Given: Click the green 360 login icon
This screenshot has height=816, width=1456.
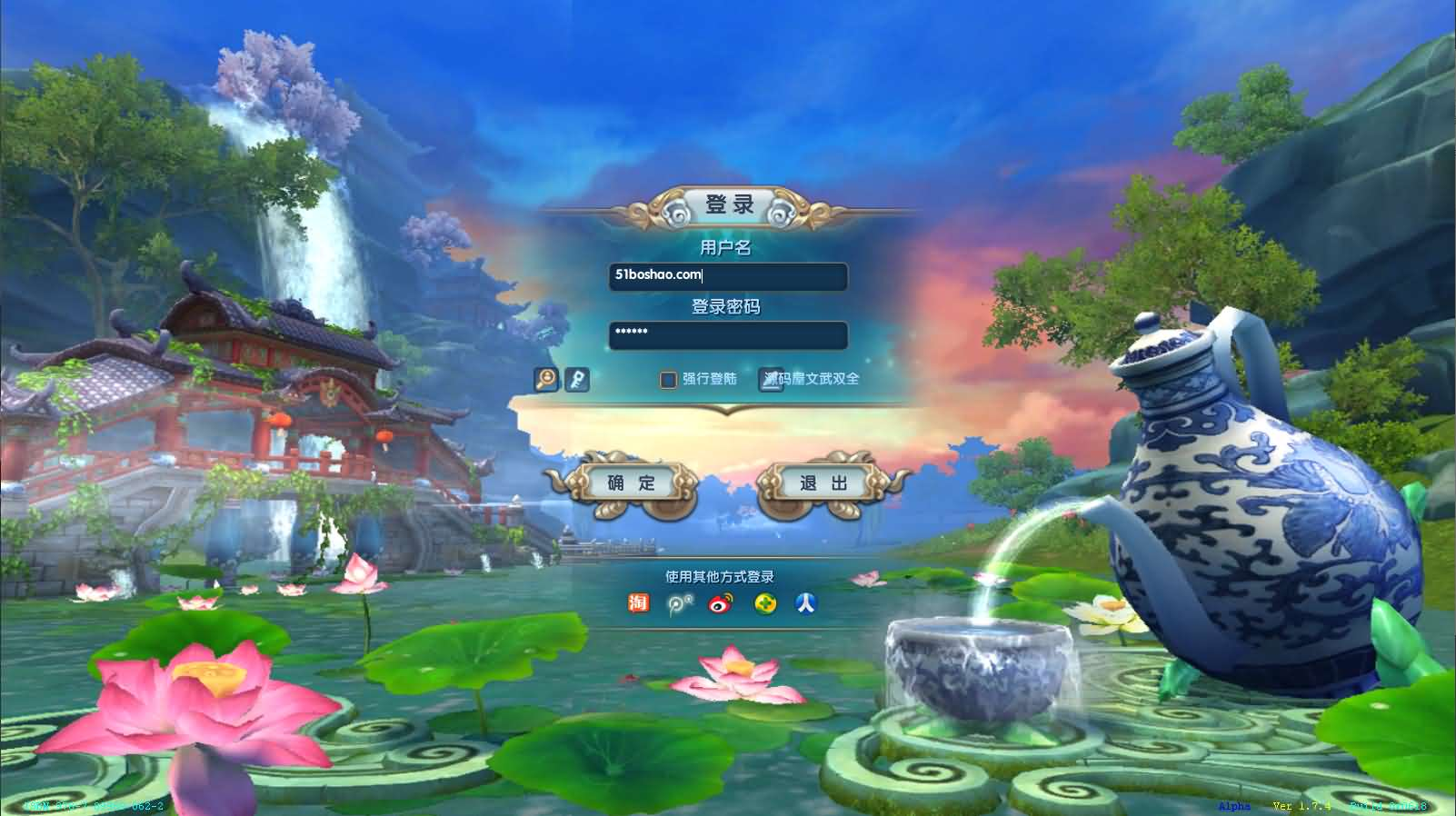Looking at the screenshot, I should click(x=764, y=602).
